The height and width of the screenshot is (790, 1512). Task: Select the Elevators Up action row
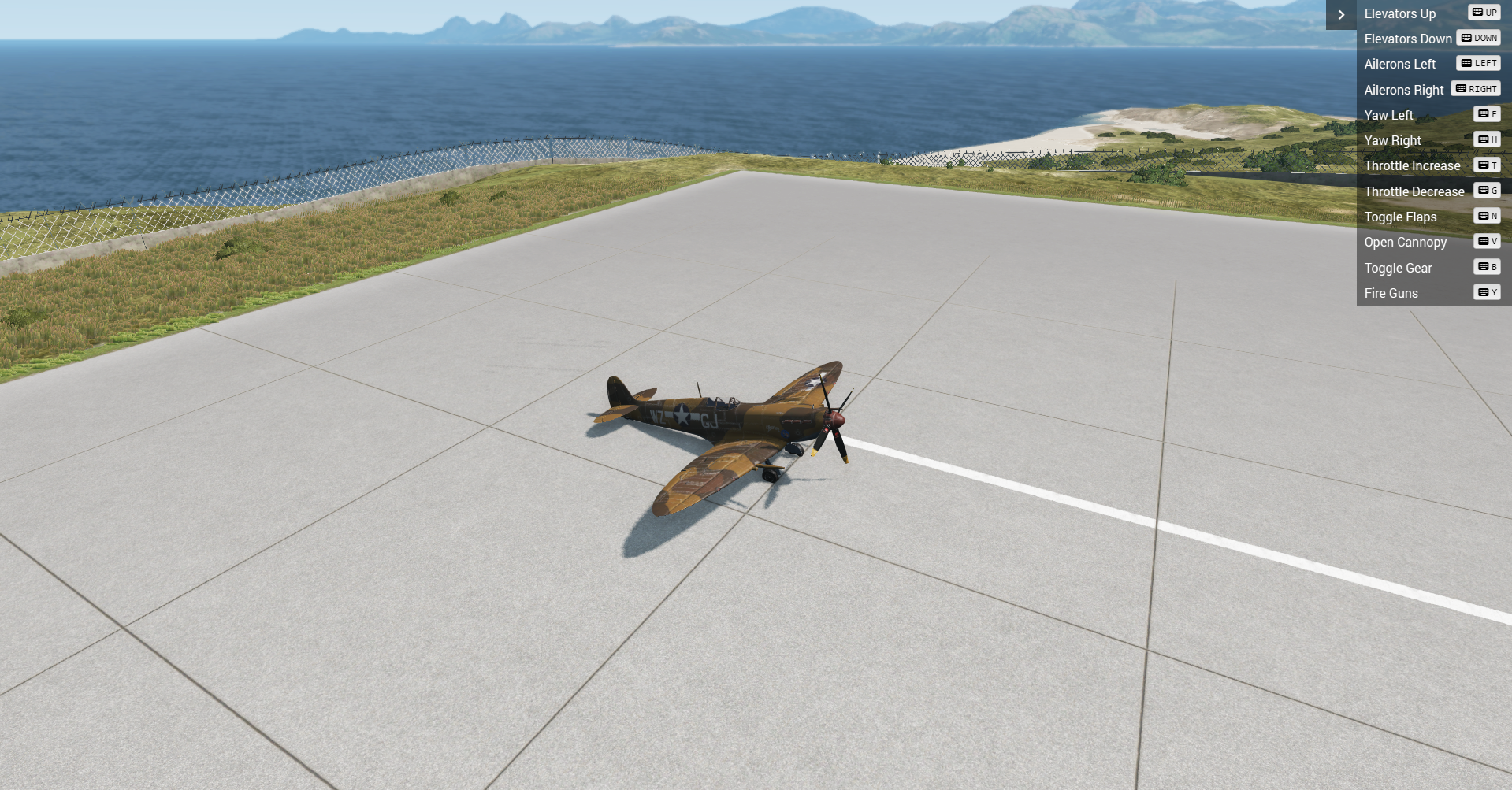1400,13
